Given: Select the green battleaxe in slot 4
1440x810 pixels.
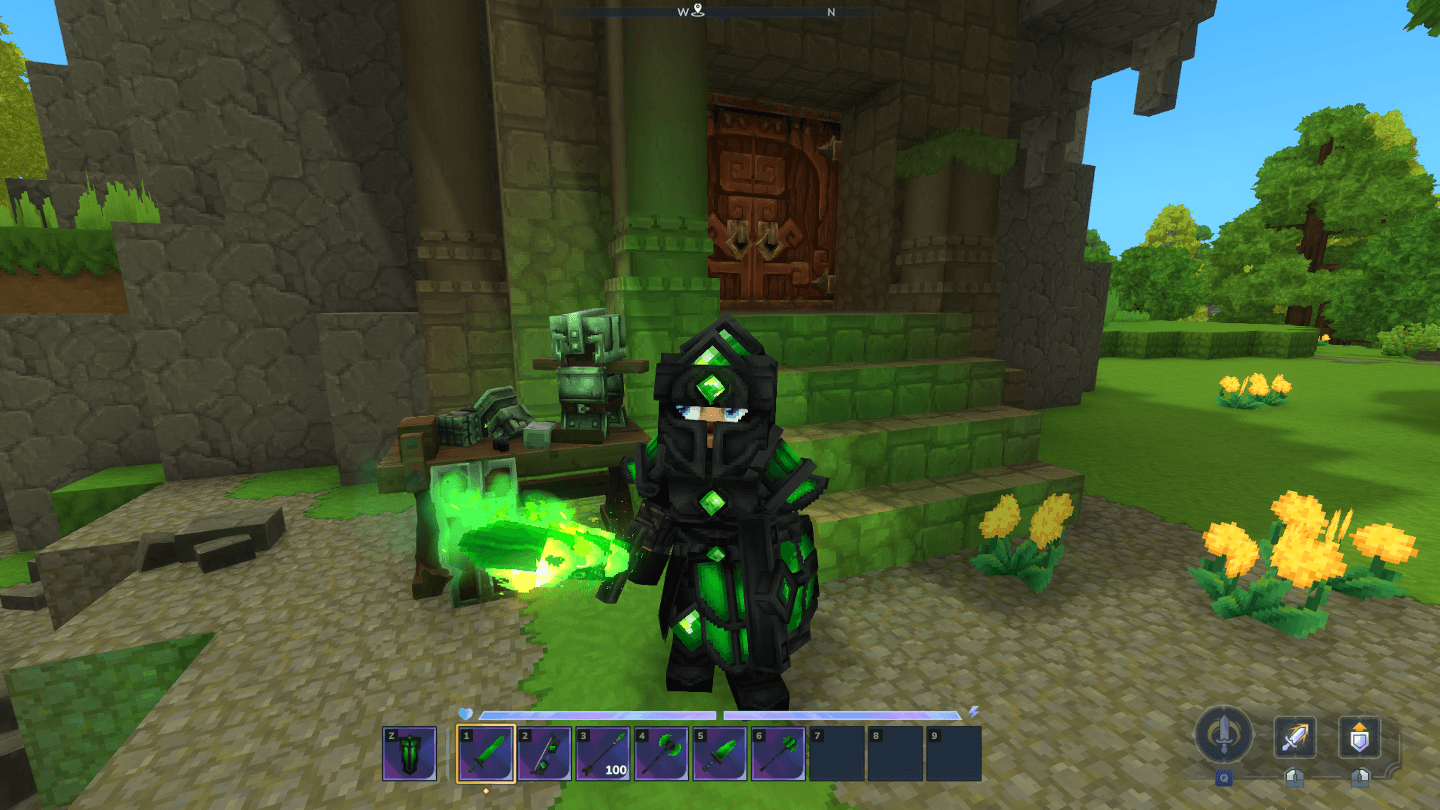Looking at the screenshot, I should (x=661, y=753).
